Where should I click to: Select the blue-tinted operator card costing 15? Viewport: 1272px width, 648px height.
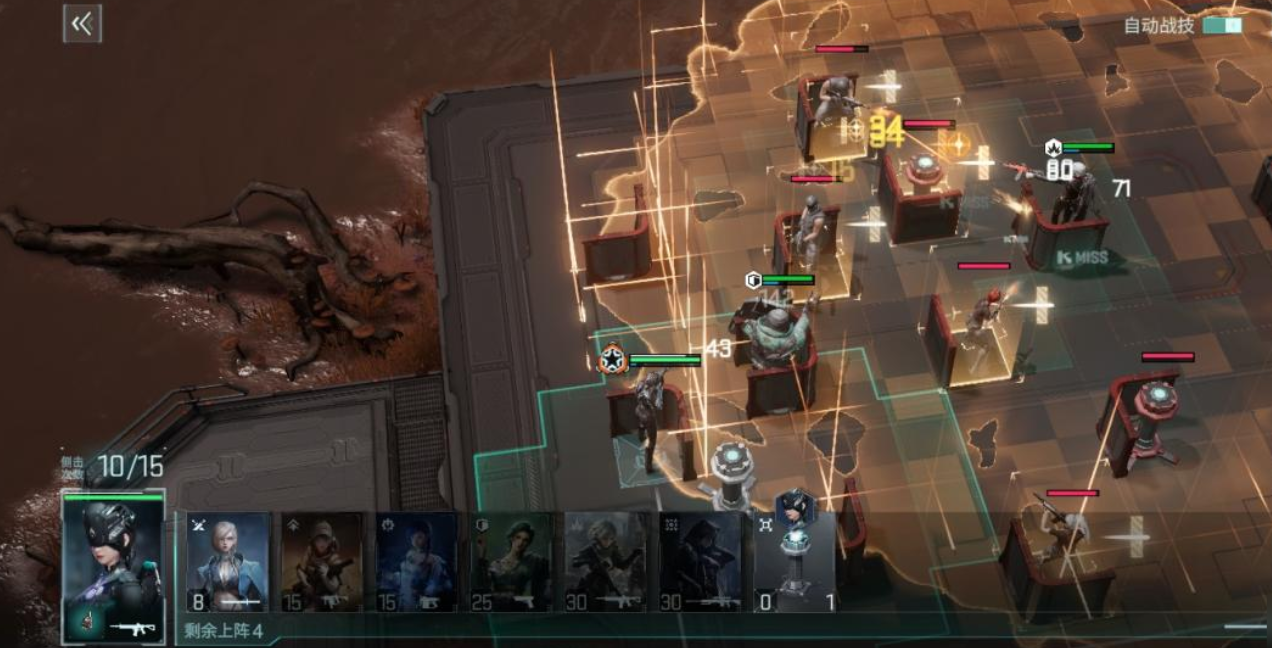tap(416, 561)
